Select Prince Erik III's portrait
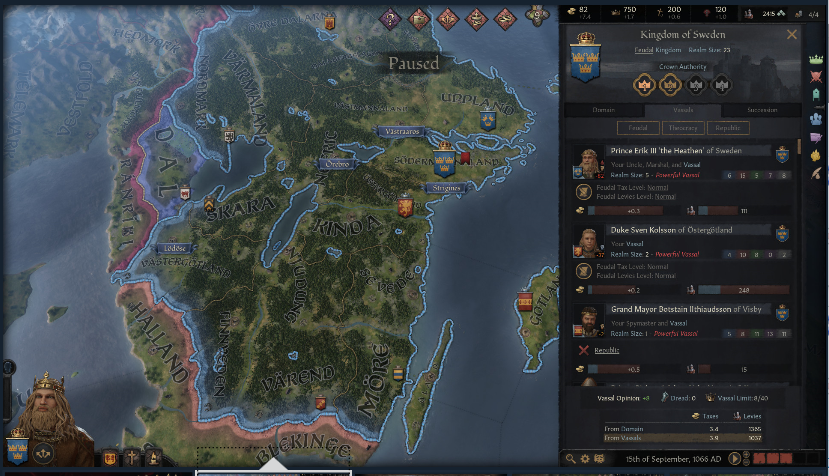 [586, 163]
